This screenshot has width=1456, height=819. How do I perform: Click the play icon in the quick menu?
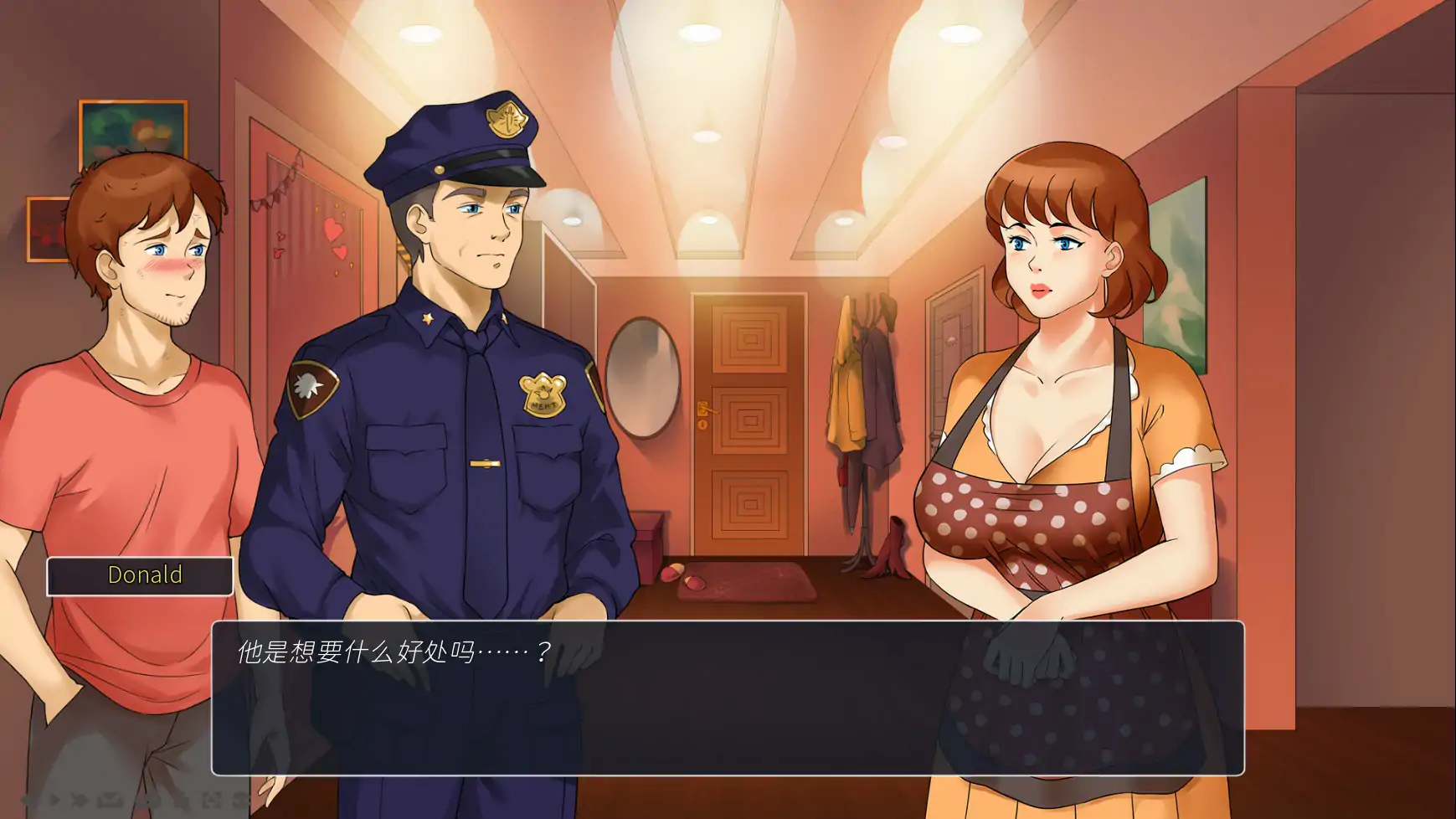[x=54, y=801]
